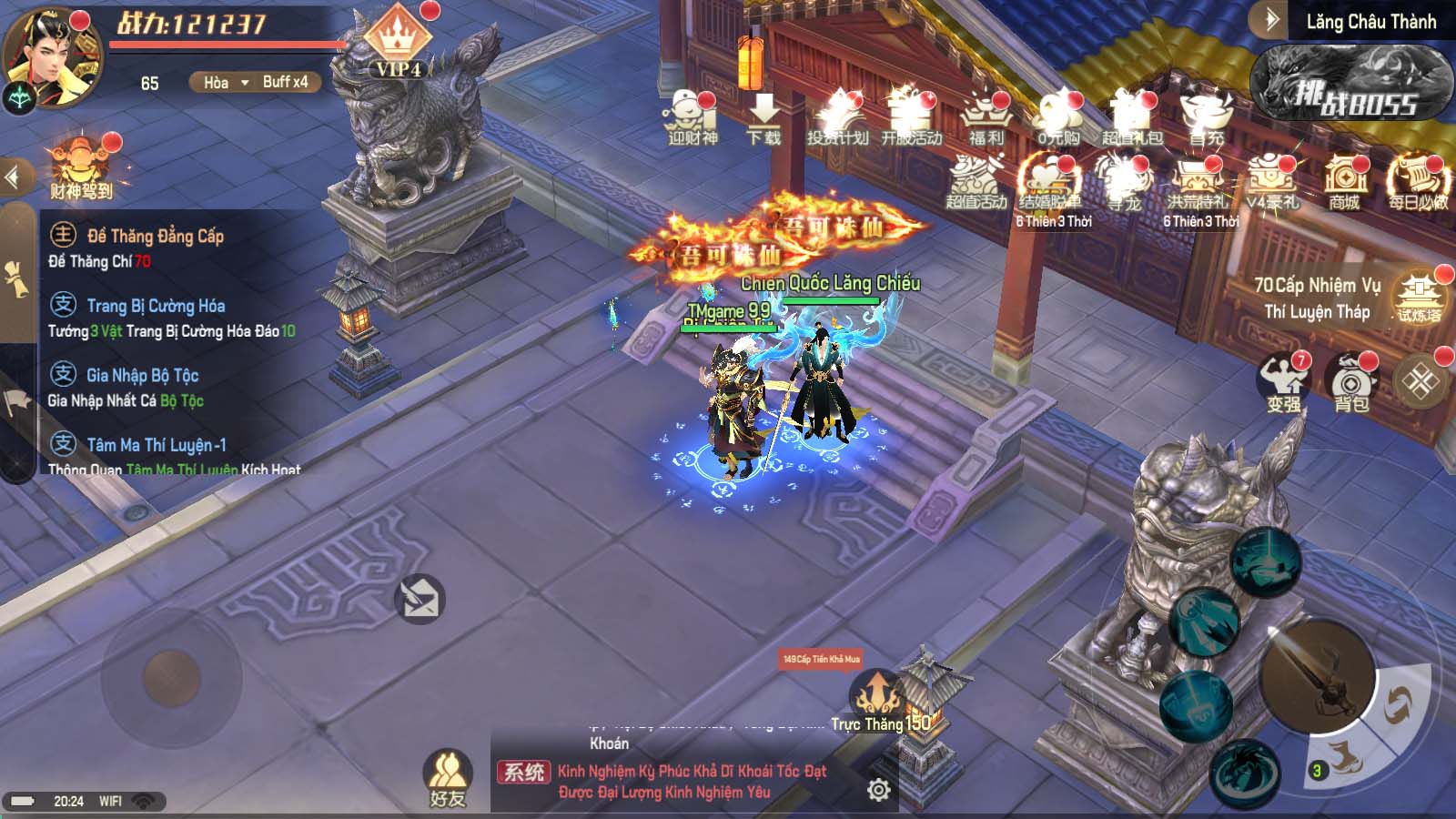Open the 下载 download icon
Screen dimensions: 1456x819
pyautogui.click(x=763, y=117)
